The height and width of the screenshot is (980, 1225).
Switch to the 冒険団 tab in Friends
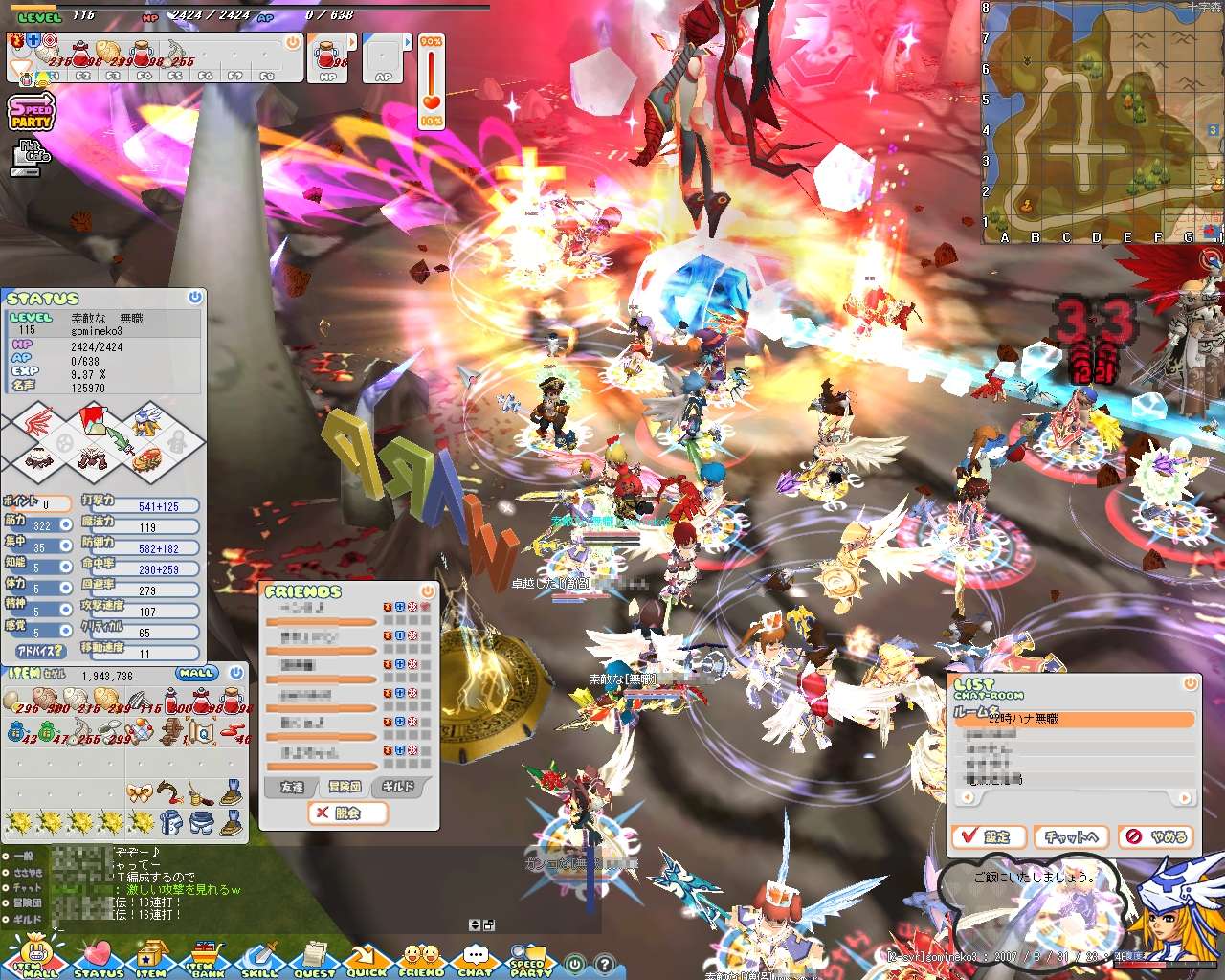coord(345,787)
